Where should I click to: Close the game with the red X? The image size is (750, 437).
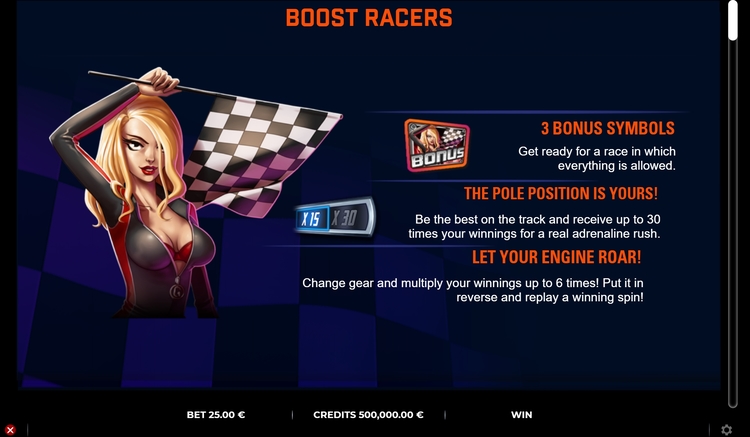tap(10, 430)
